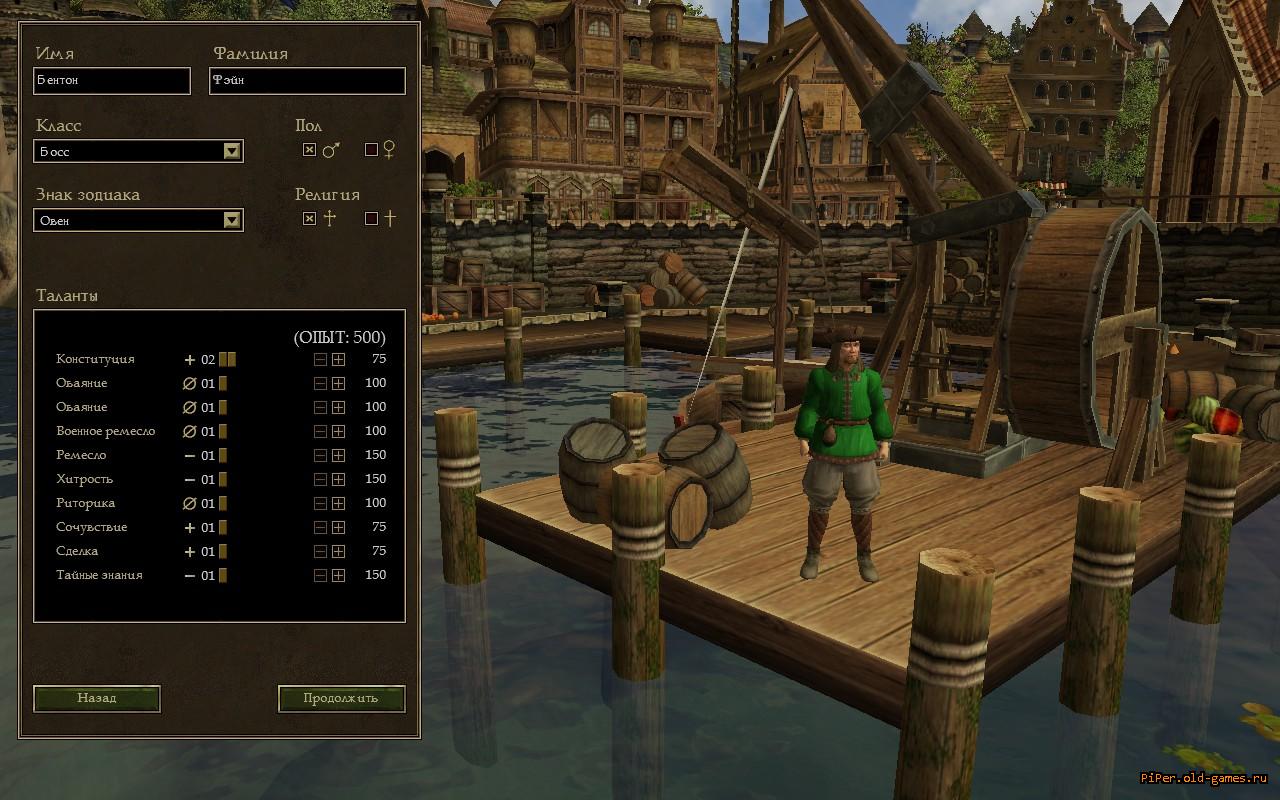Viewport: 1280px width, 800px height.
Task: Click the Имя (first name) input field
Action: point(112,81)
